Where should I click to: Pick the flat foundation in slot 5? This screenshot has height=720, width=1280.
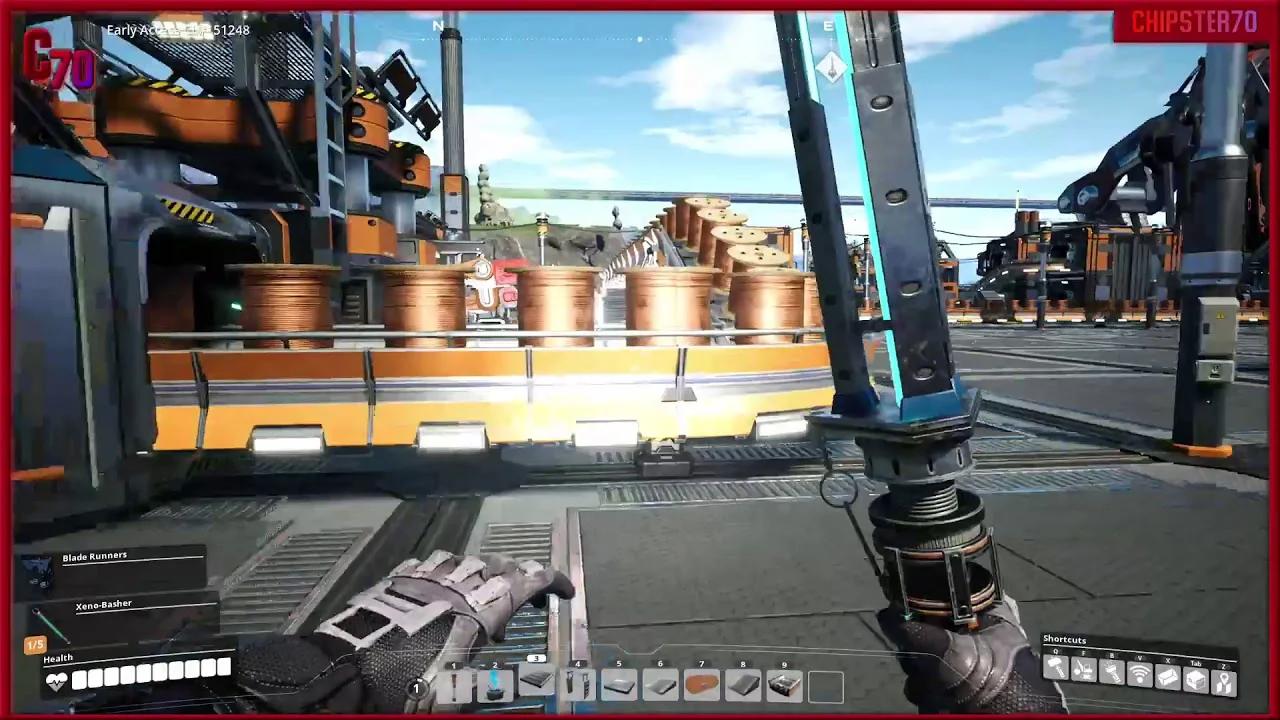pos(619,684)
